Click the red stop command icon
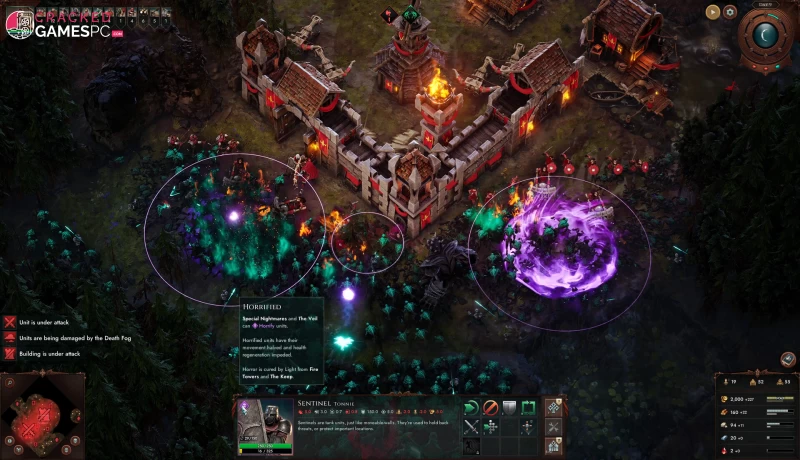 (490, 407)
